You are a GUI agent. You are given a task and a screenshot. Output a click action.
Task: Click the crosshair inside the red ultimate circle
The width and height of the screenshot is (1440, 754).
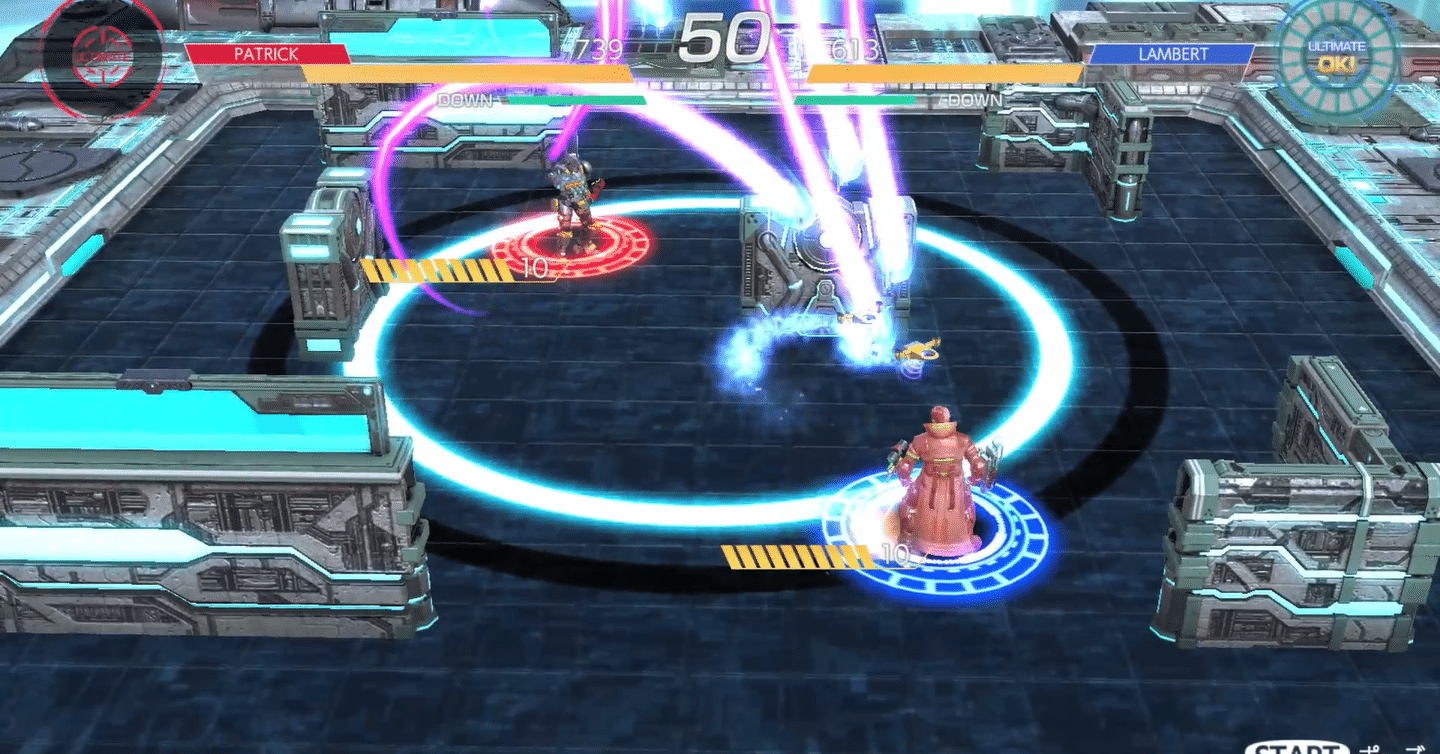pos(103,58)
